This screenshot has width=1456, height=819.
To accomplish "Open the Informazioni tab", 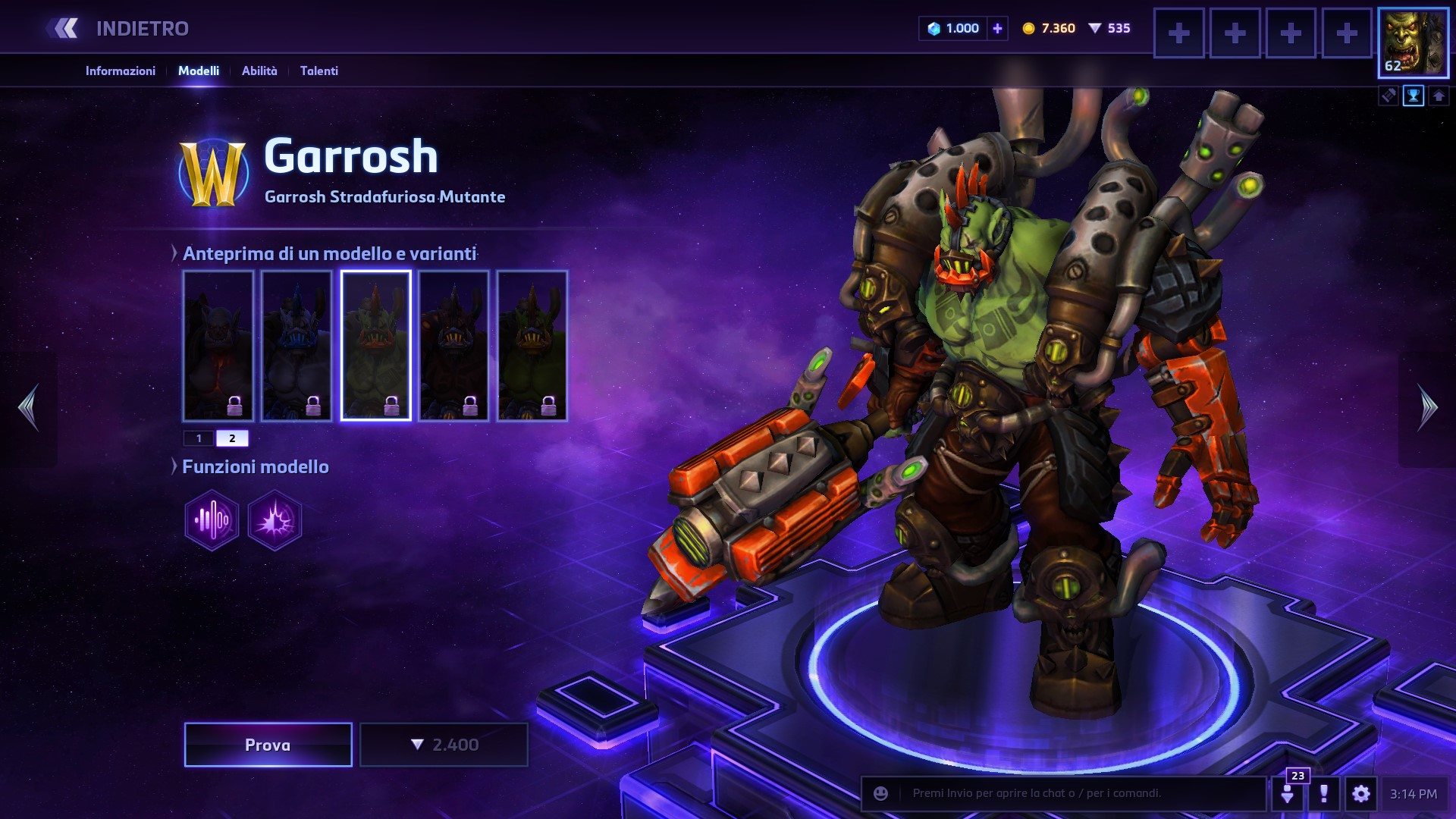I will (120, 71).
